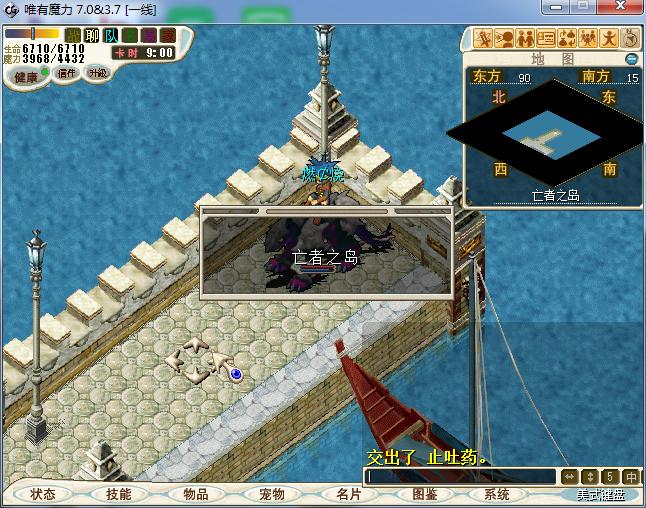Open the 图鉴 album menu
Viewport: 646px width, 508px height.
pos(424,494)
